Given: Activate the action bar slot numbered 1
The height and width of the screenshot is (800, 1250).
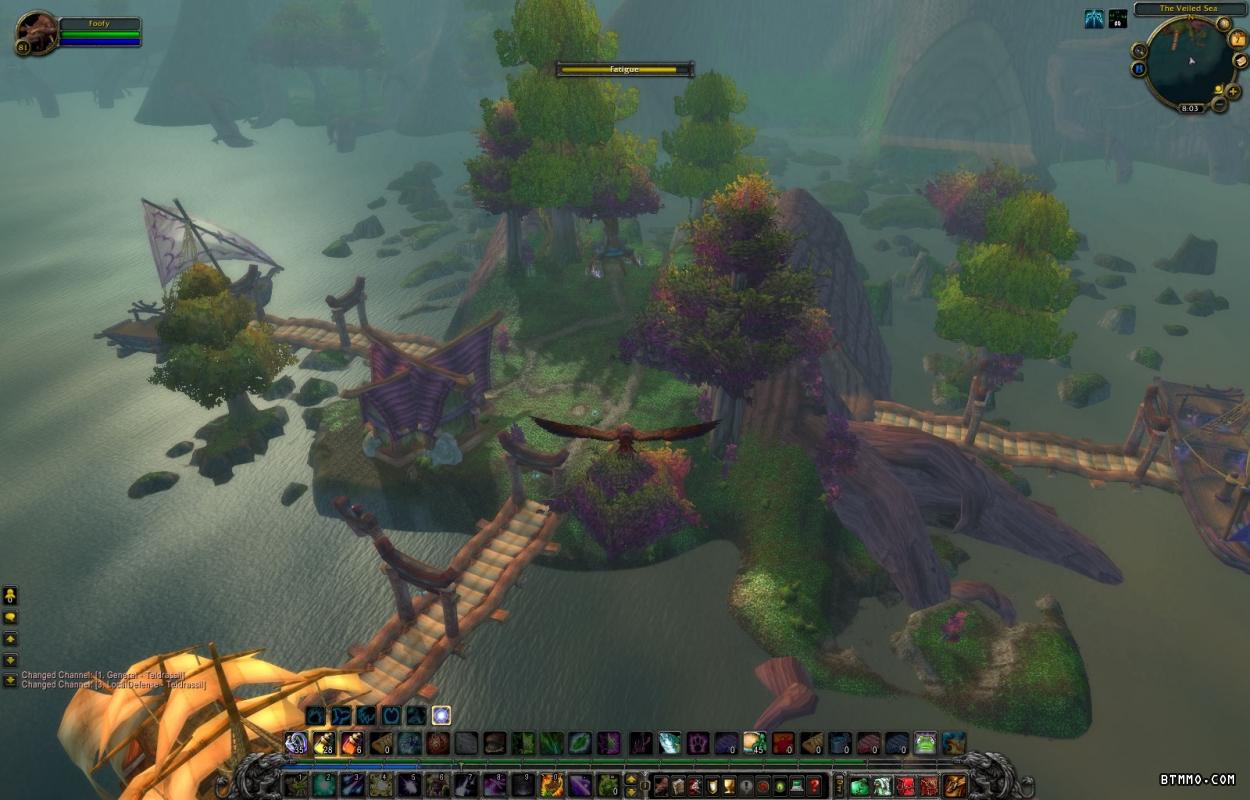Looking at the screenshot, I should pos(296,785).
